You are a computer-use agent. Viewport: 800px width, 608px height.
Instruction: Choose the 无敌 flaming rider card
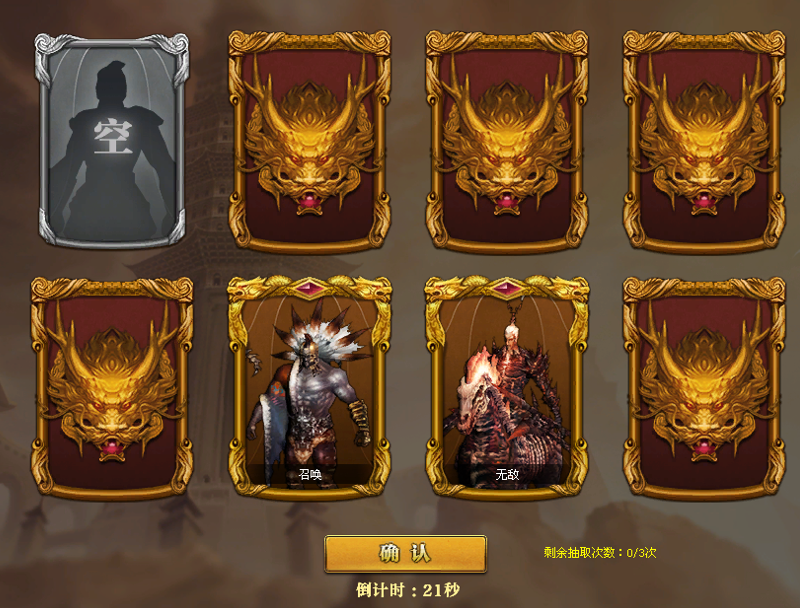tap(506, 387)
